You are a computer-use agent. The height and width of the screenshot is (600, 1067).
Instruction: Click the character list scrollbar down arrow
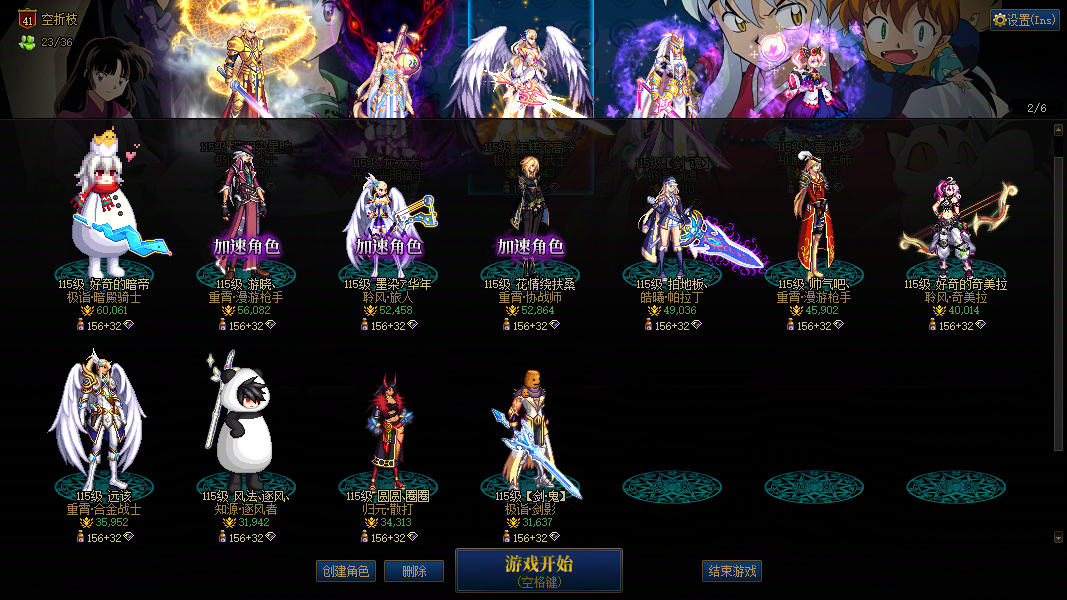[1059, 537]
